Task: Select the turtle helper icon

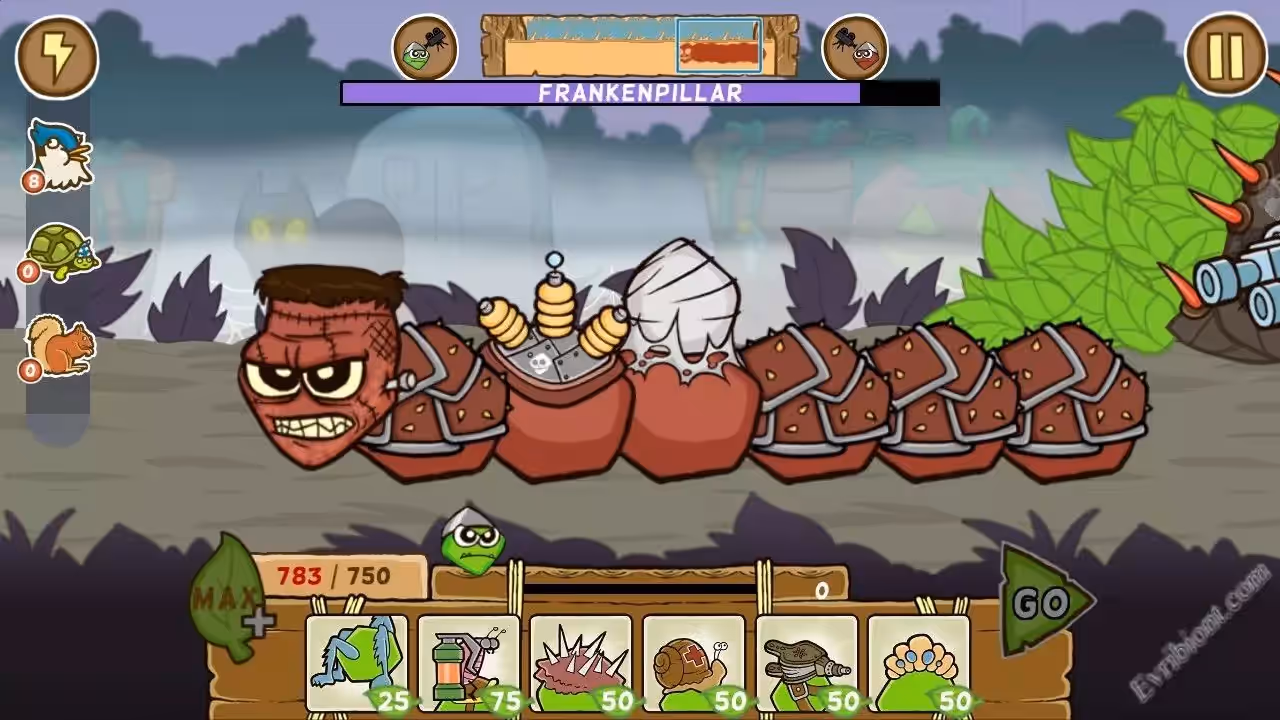Action: coord(58,253)
